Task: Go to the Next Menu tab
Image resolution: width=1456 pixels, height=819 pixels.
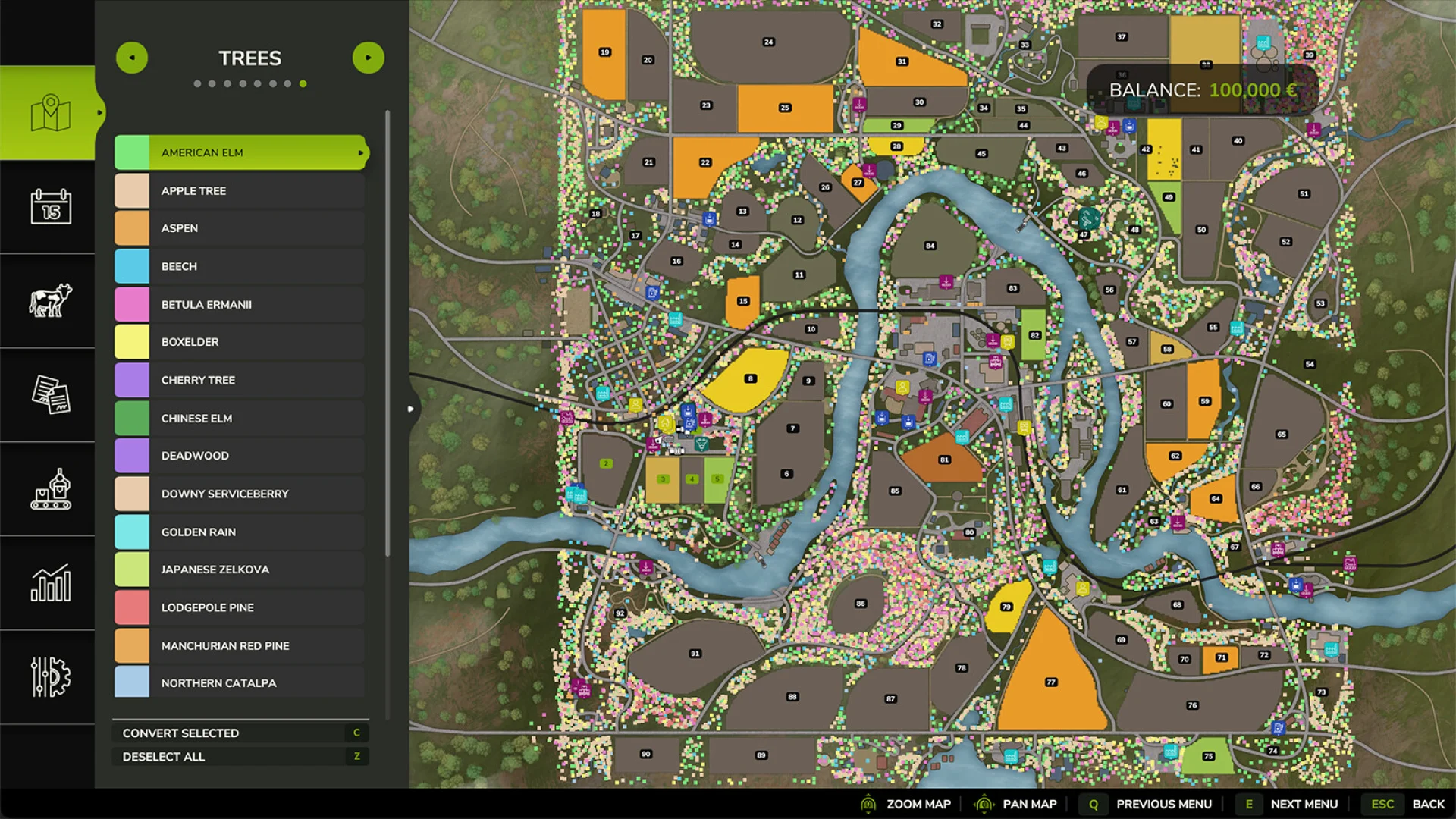Action: tap(1304, 803)
